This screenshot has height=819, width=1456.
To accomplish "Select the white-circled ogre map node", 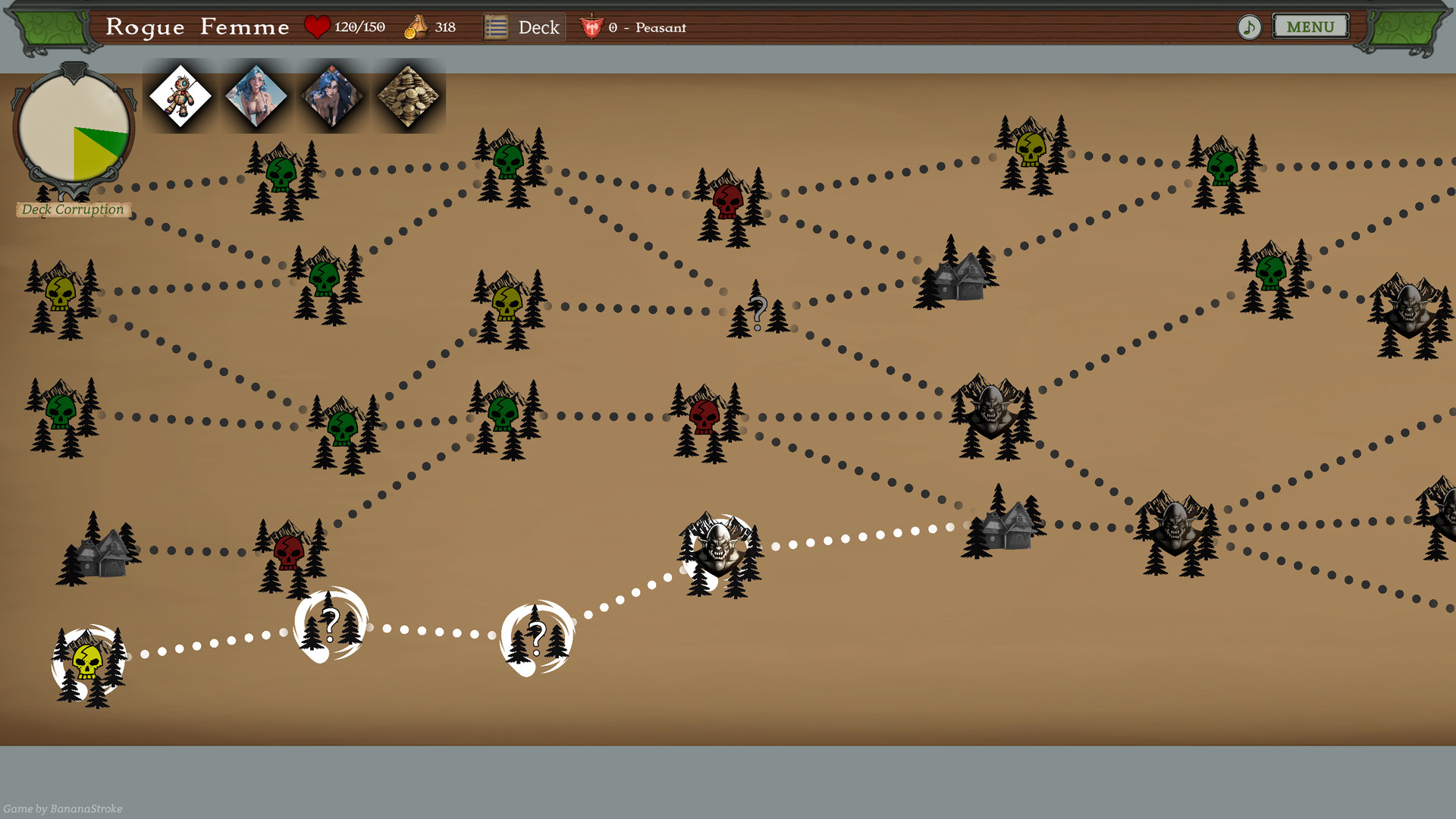I will pyautogui.click(x=717, y=548).
